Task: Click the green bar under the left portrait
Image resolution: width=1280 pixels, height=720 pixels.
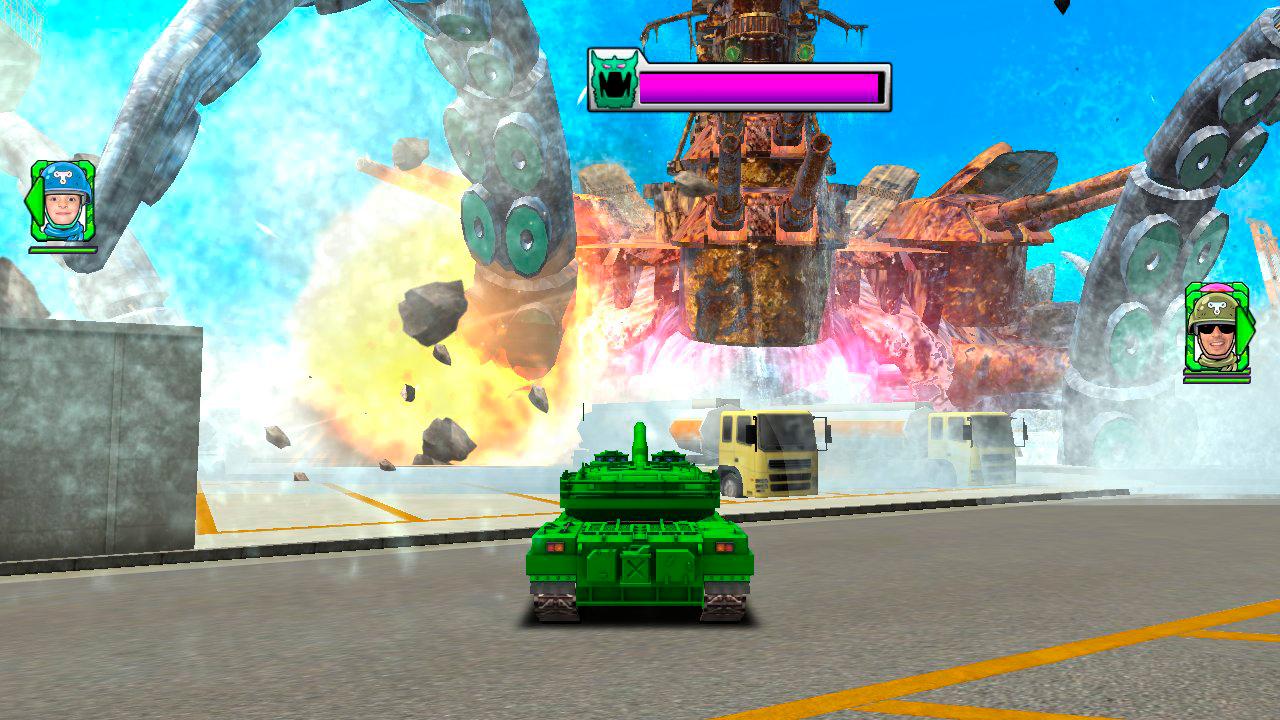Action: coord(62,249)
